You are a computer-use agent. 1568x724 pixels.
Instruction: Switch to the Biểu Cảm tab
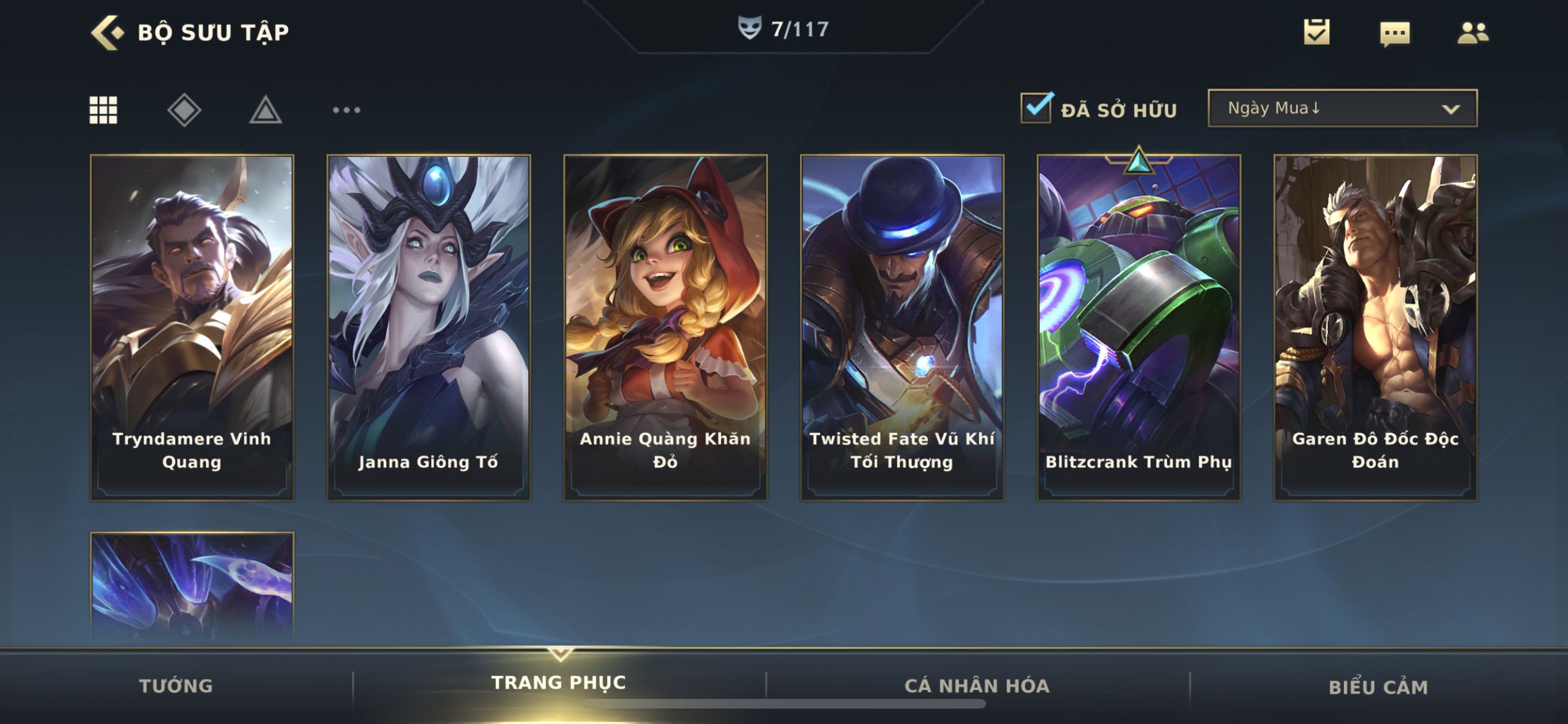pyautogui.click(x=1378, y=687)
